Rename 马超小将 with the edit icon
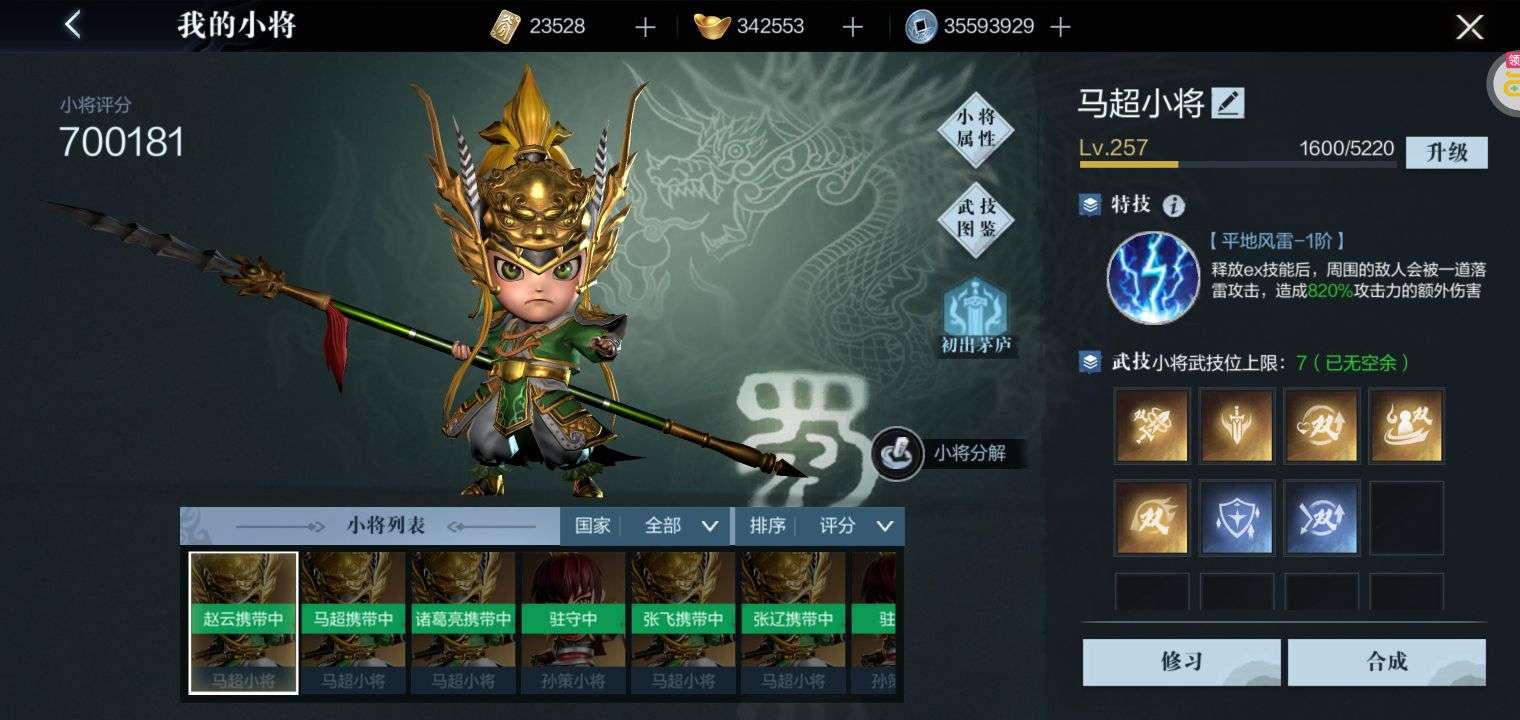1520x720 pixels. pos(1228,102)
